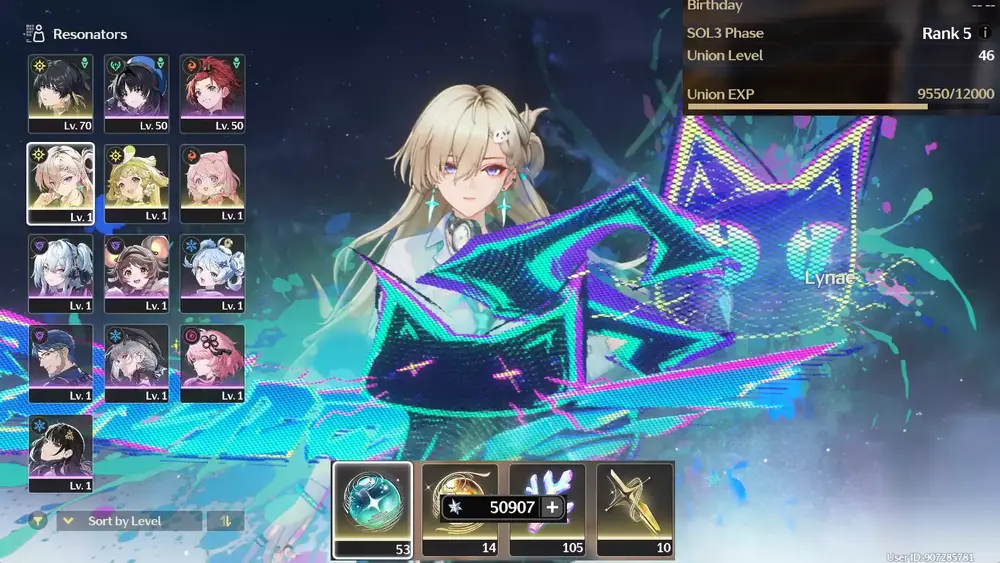The image size is (1000, 563).
Task: Select the Lv. 70 black-haired resonator
Action: point(61,92)
